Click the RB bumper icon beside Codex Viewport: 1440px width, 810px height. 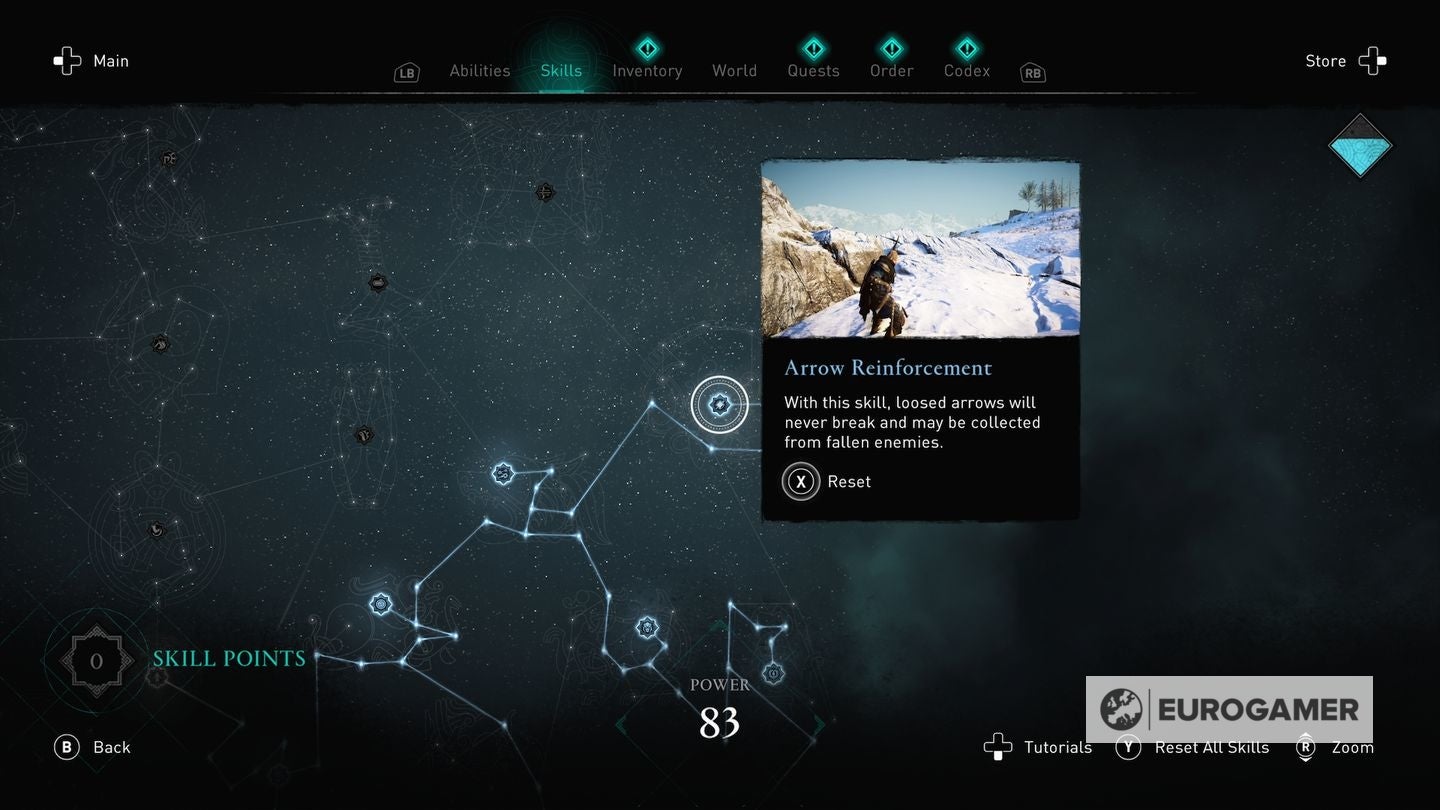[1031, 72]
